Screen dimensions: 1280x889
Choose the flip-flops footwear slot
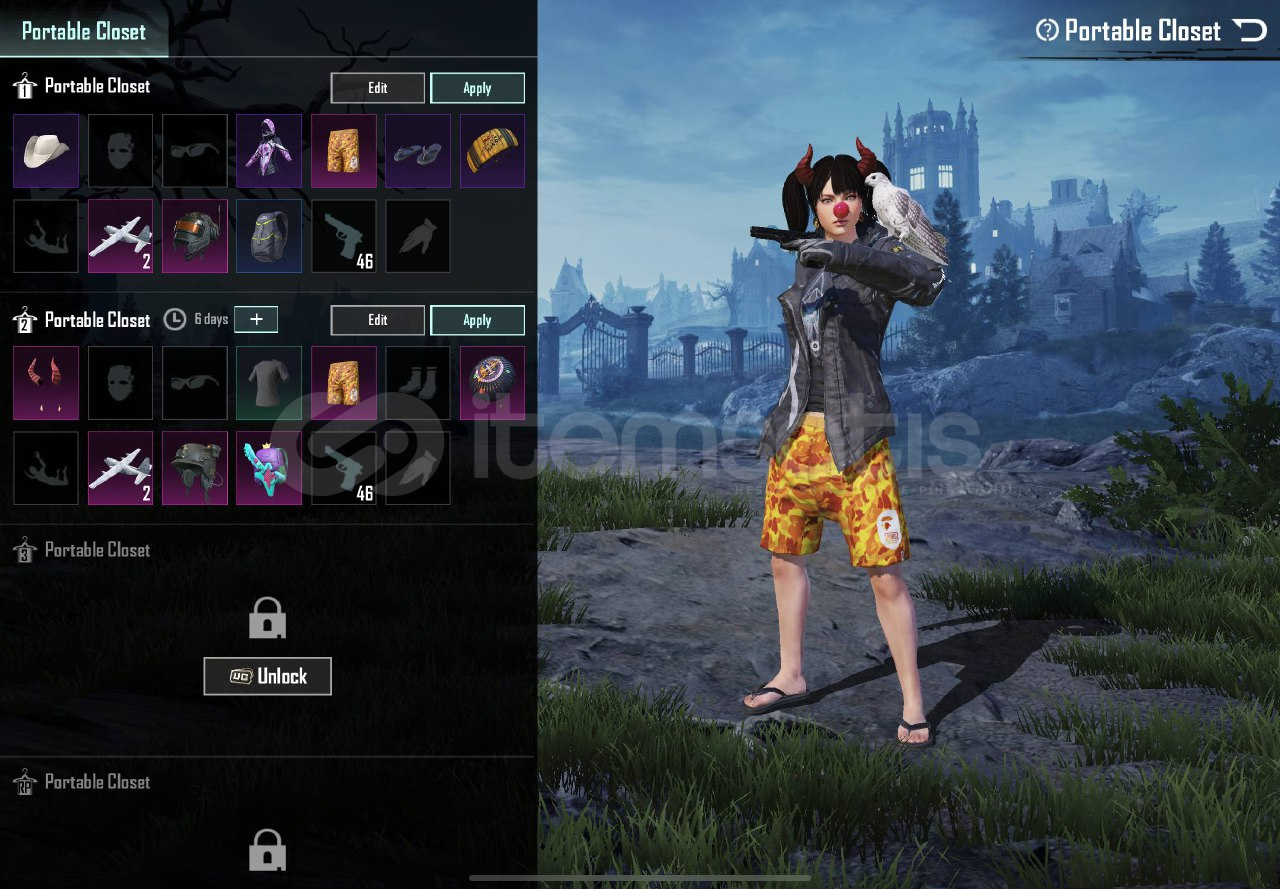click(x=418, y=151)
